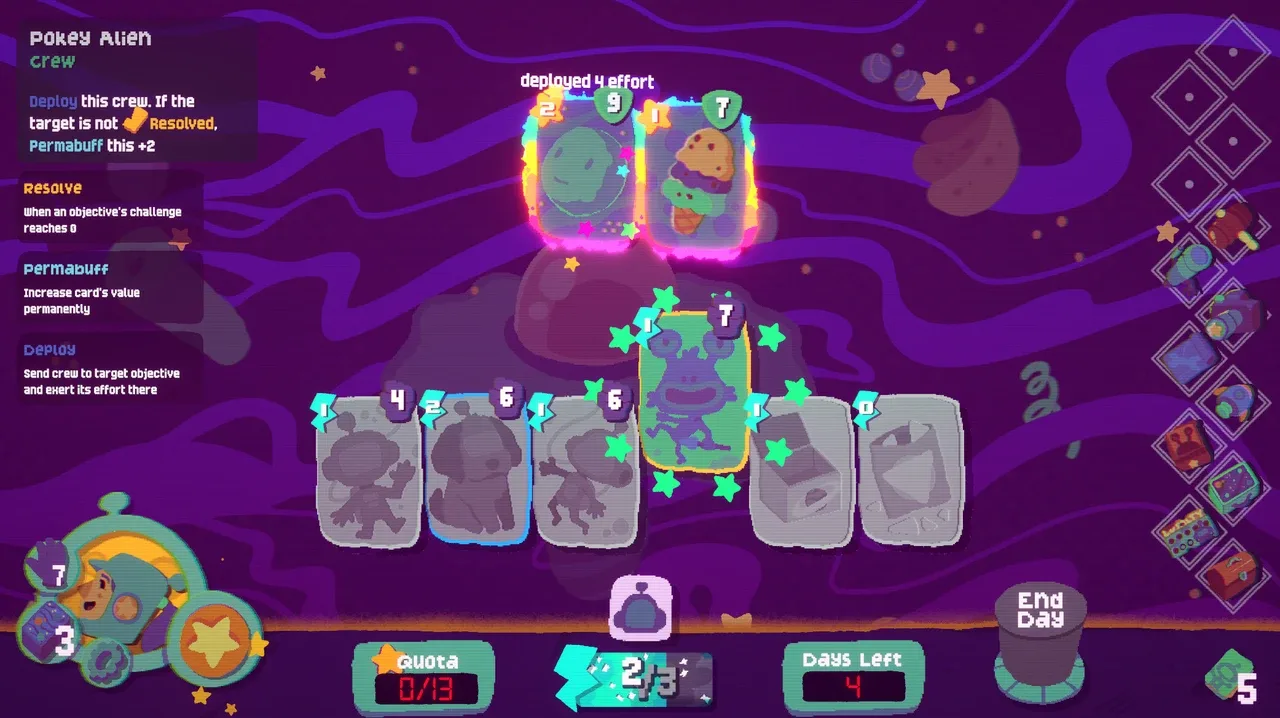The width and height of the screenshot is (1280, 718).
Task: Target the ice cream cone objective card
Action: pyautogui.click(x=694, y=172)
